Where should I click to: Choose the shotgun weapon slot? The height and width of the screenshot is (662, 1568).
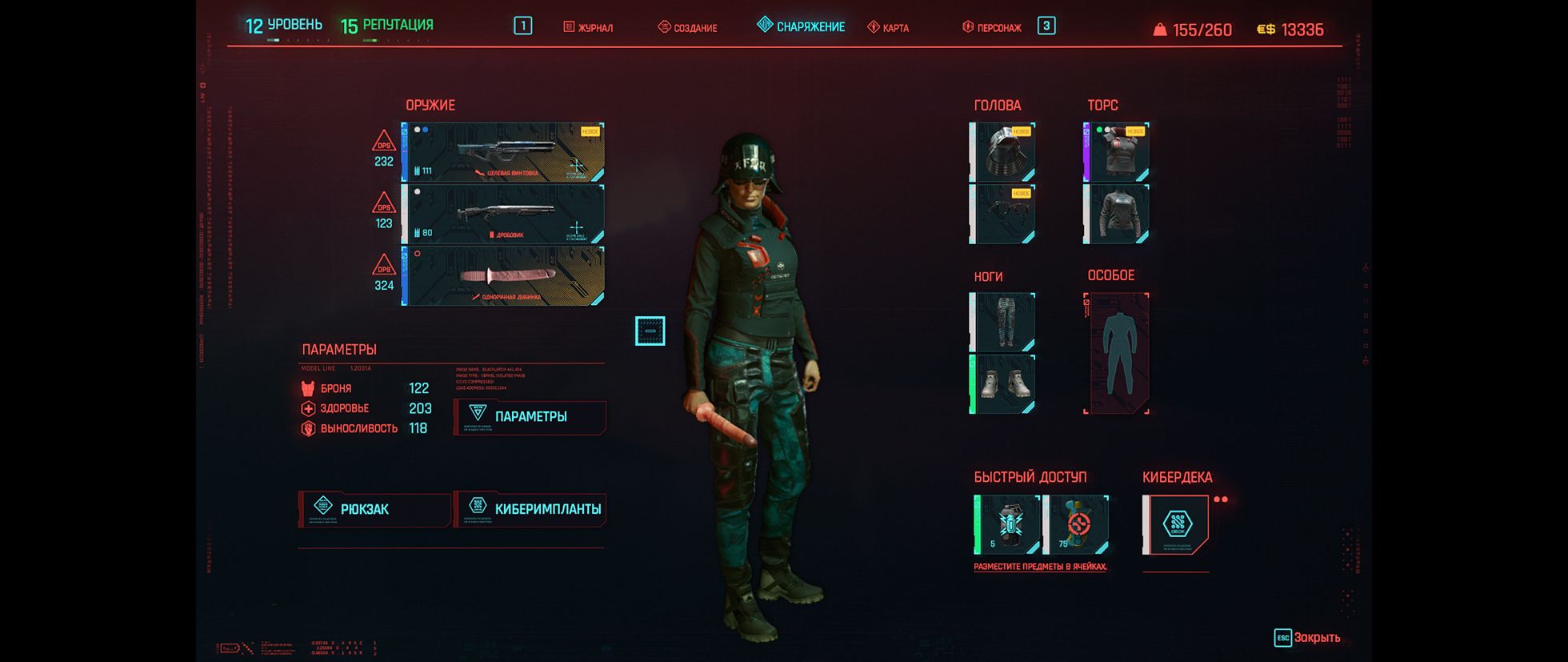click(503, 214)
